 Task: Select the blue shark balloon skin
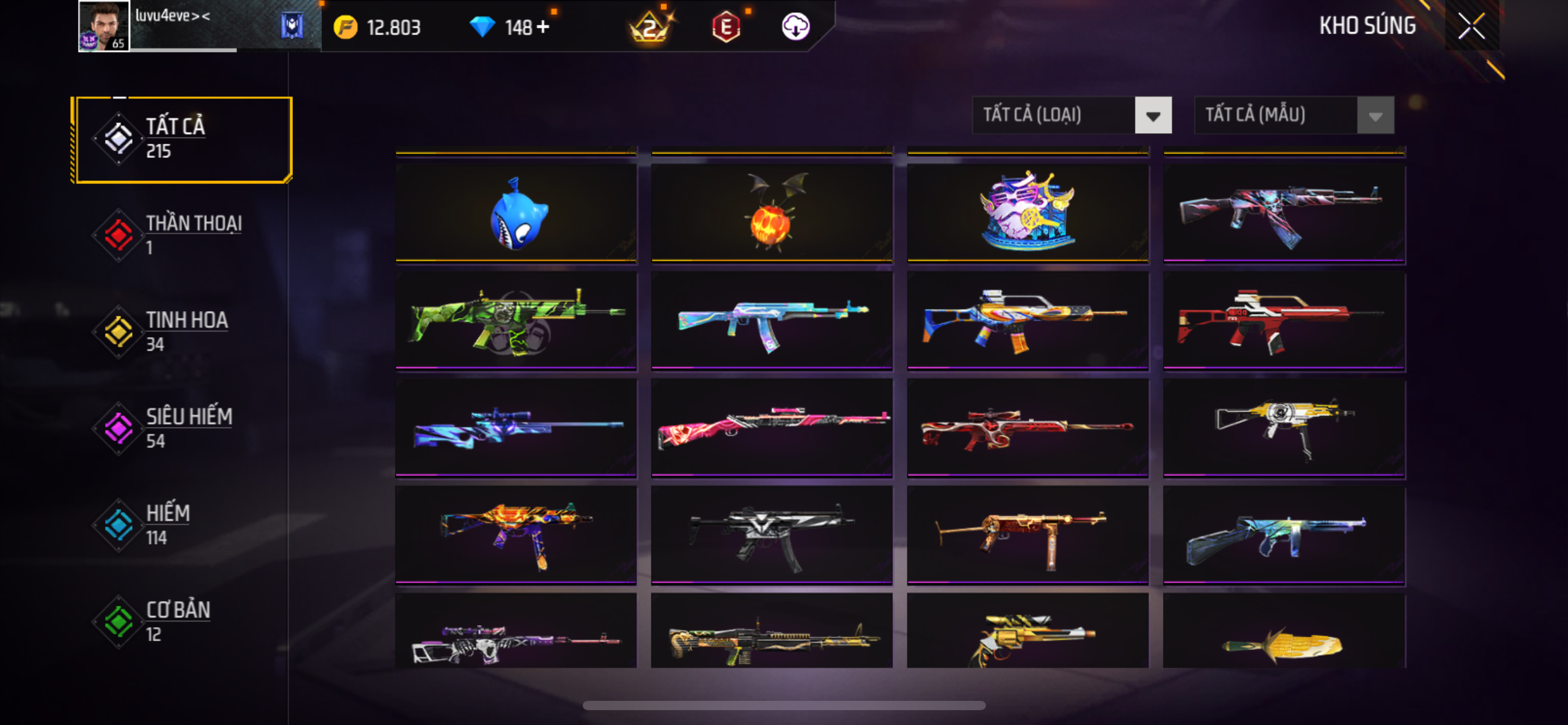[516, 213]
